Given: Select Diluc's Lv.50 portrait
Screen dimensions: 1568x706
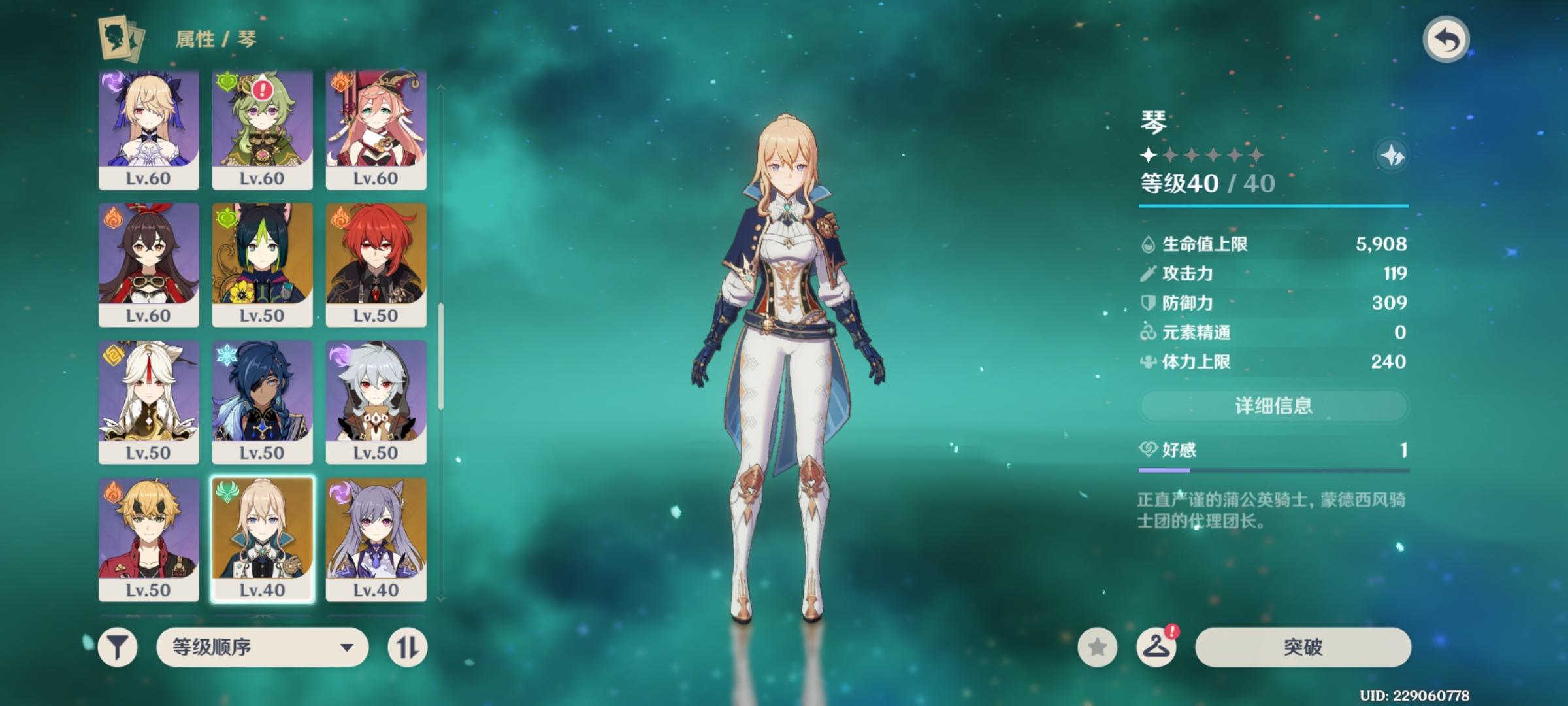Looking at the screenshot, I should 376,264.
